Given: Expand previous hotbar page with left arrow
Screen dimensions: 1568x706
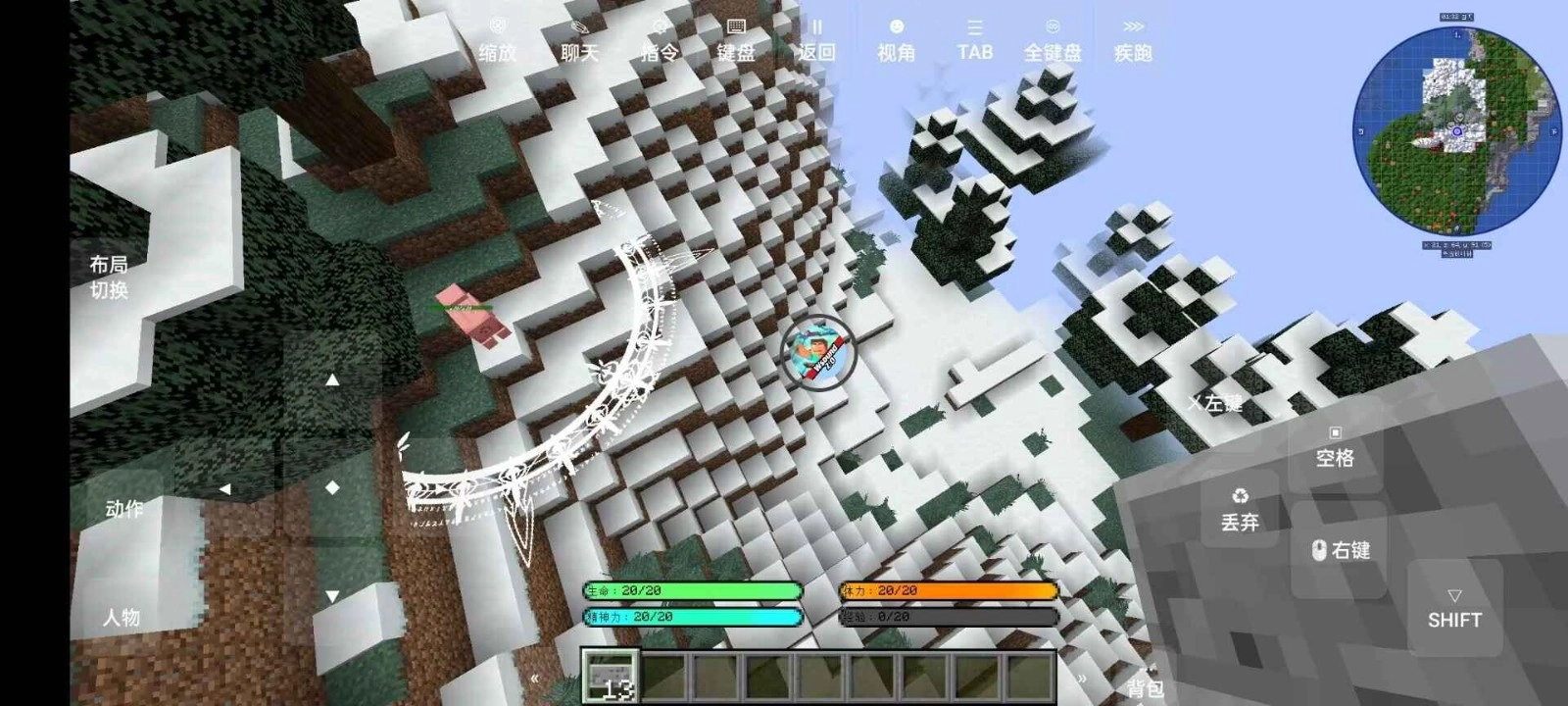Looking at the screenshot, I should pos(534,677).
